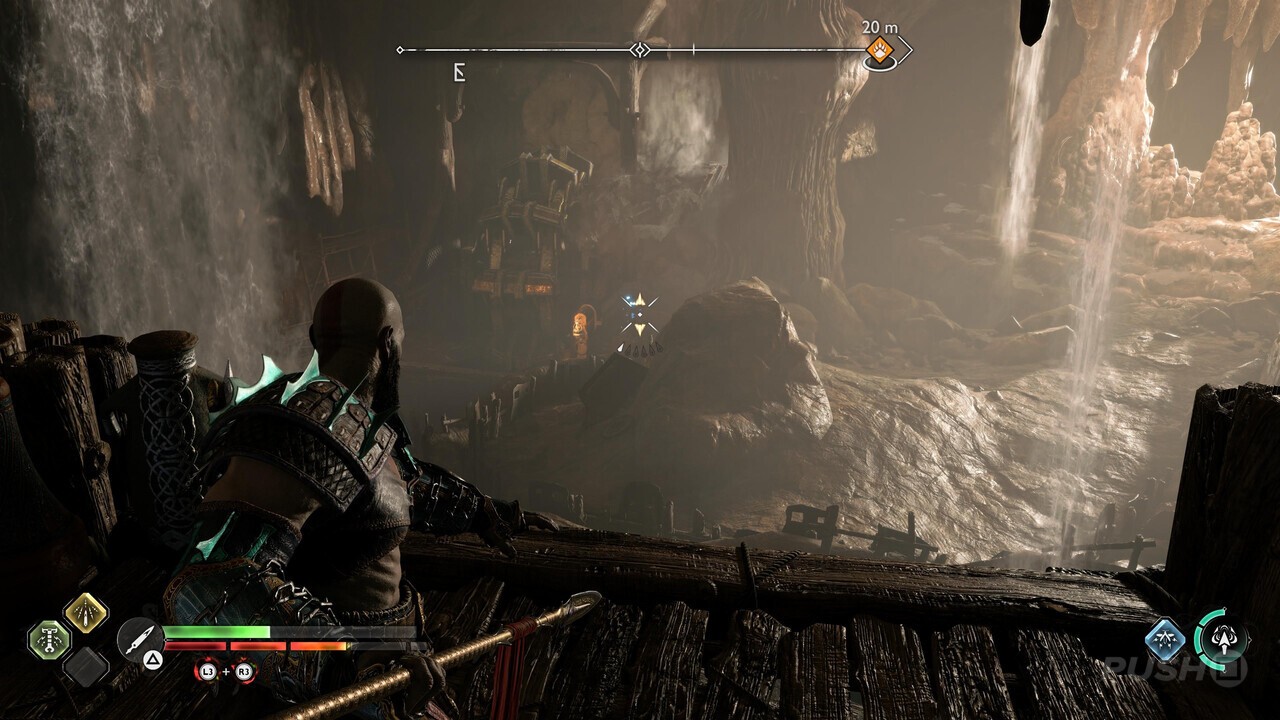This screenshot has height=720, width=1280.
Task: Choose the spear weapon icon
Action: pyautogui.click(x=139, y=638)
